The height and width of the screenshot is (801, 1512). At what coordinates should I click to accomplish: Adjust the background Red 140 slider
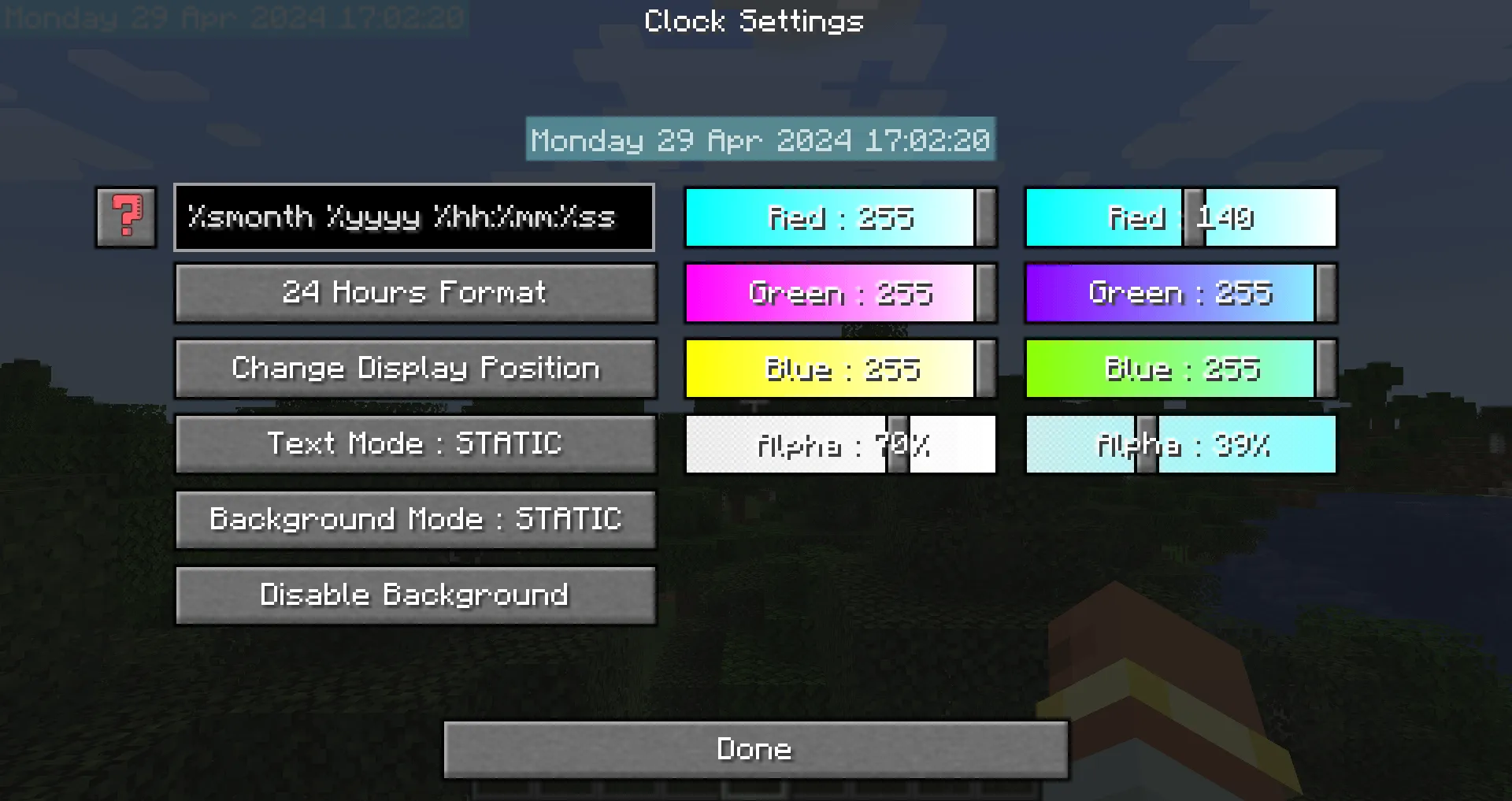coord(1180,218)
